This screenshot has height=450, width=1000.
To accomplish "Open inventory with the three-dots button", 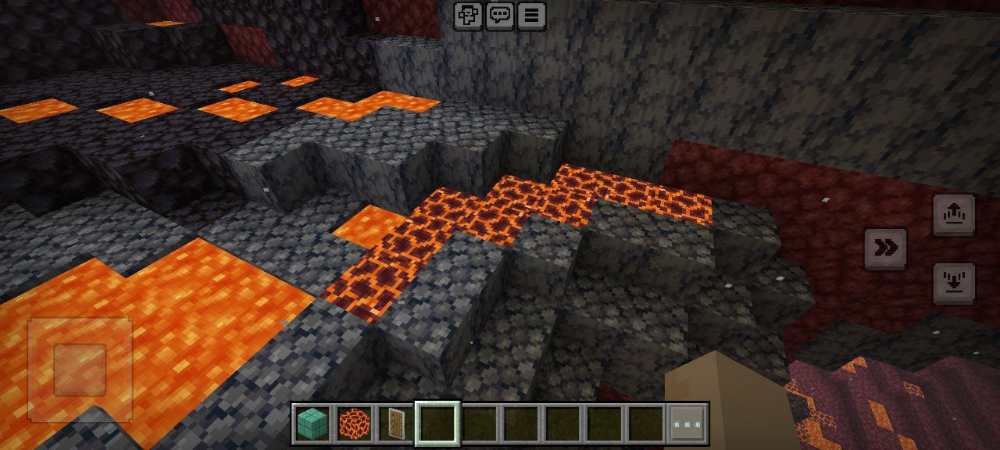I will pyautogui.click(x=688, y=423).
